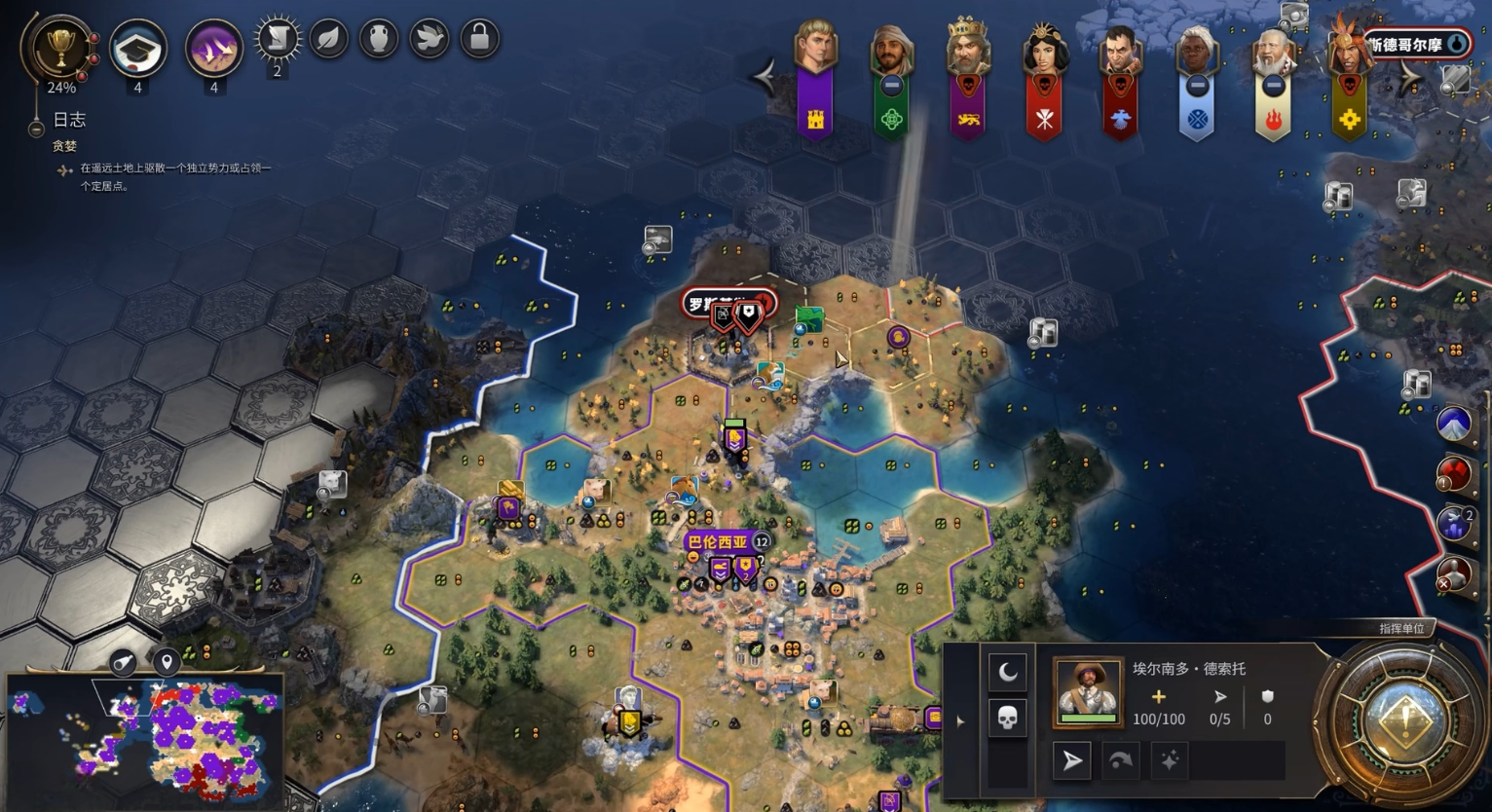Image resolution: width=1492 pixels, height=812 pixels.
Task: Open the resources leaf icon
Action: tap(329, 40)
